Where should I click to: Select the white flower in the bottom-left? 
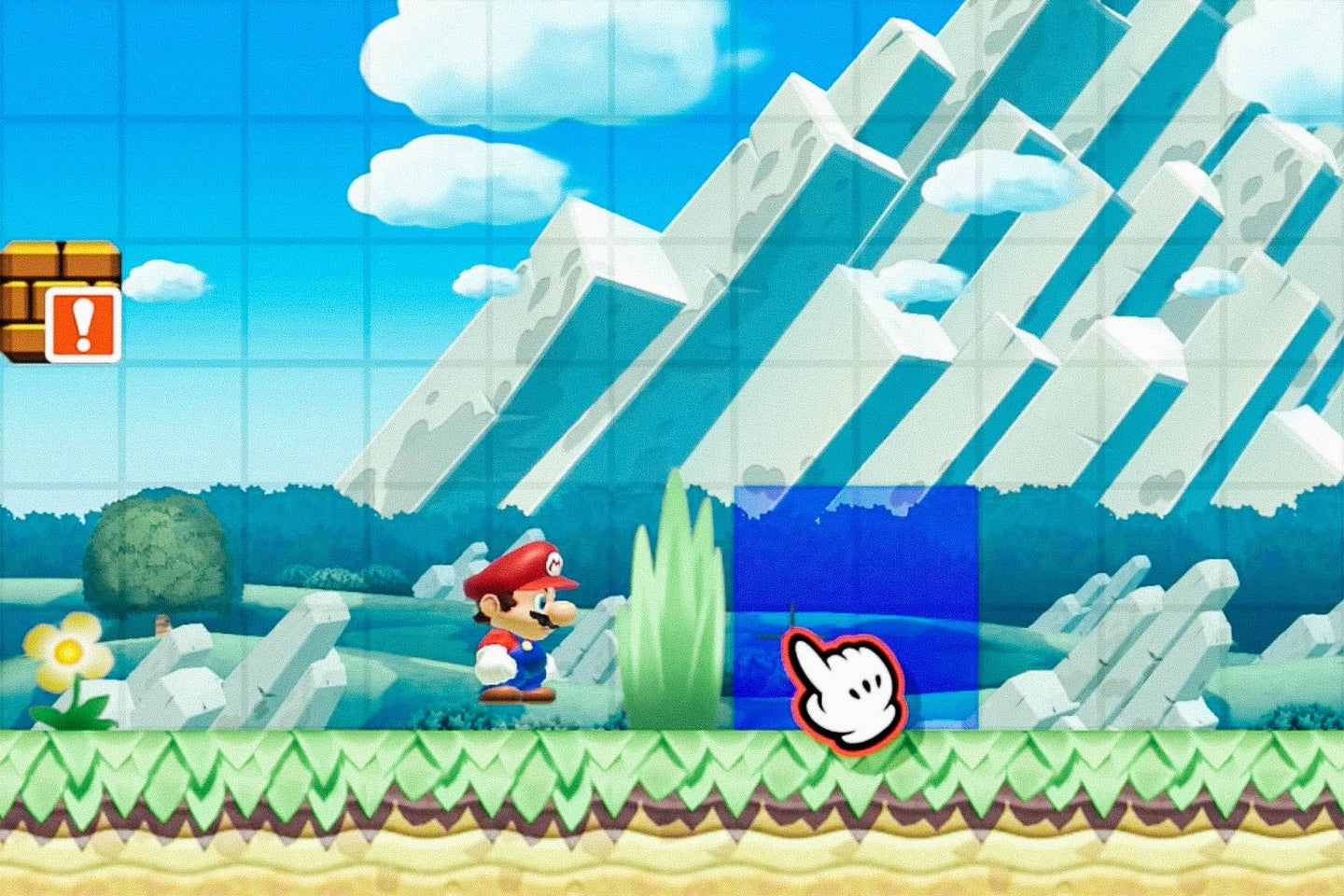pos(70,653)
